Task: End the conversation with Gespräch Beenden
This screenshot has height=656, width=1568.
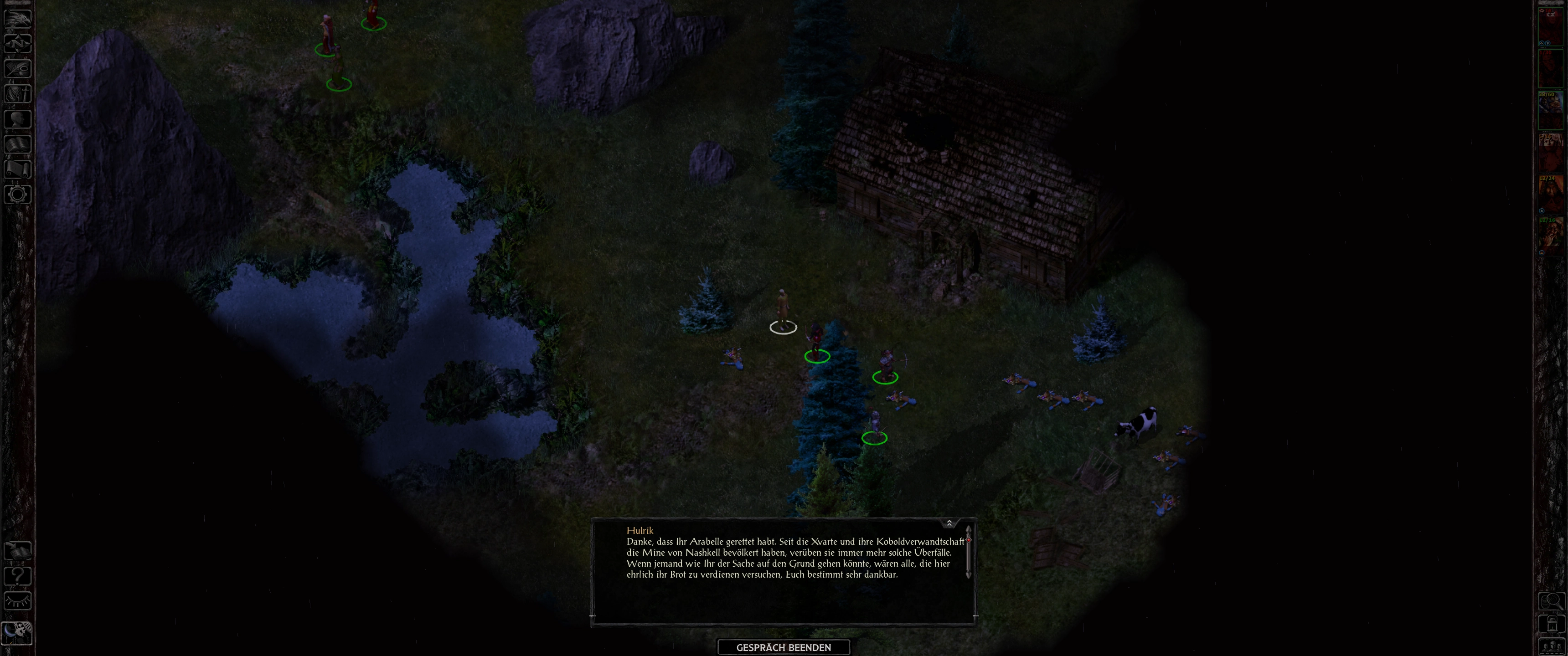Action: pos(784,647)
